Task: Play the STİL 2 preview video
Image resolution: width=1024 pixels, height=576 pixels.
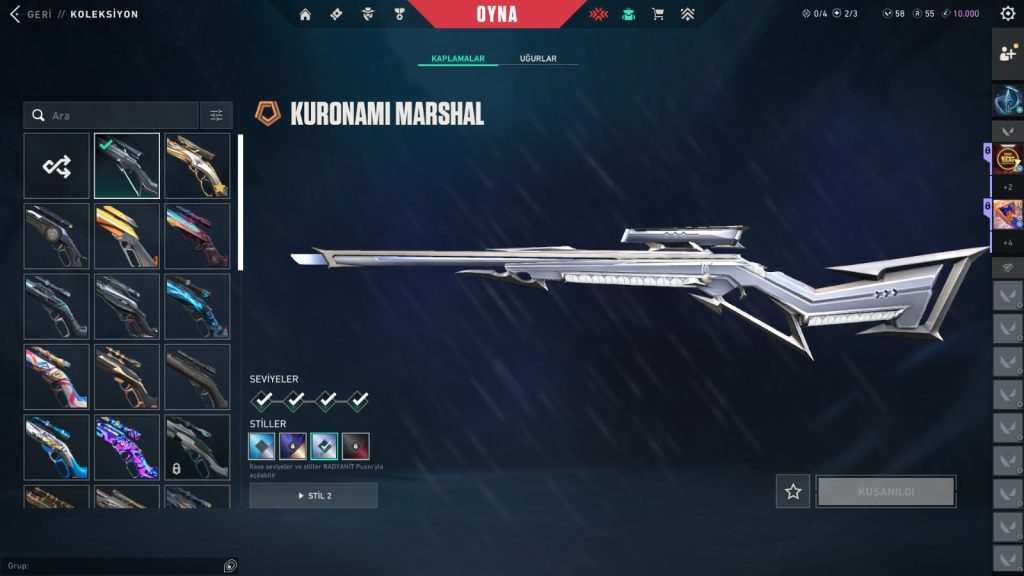Action: coord(314,496)
